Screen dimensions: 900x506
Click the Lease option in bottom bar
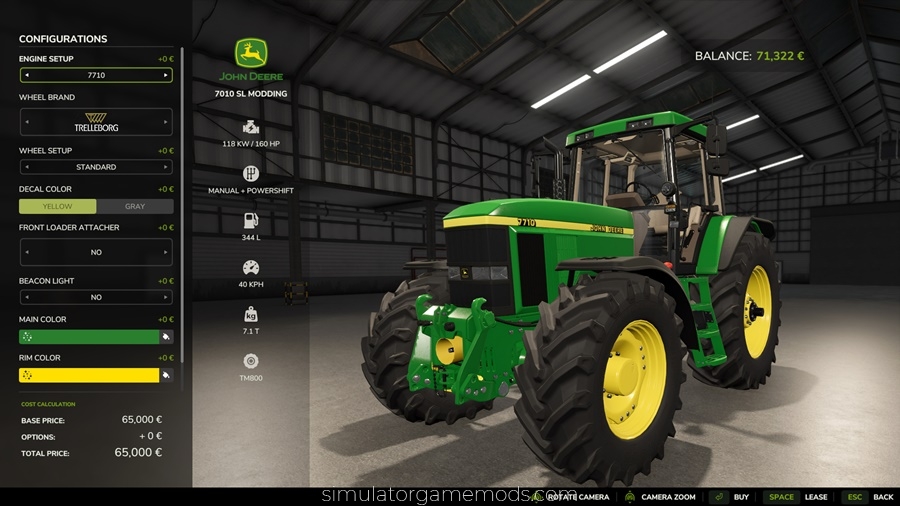pyautogui.click(x=816, y=497)
